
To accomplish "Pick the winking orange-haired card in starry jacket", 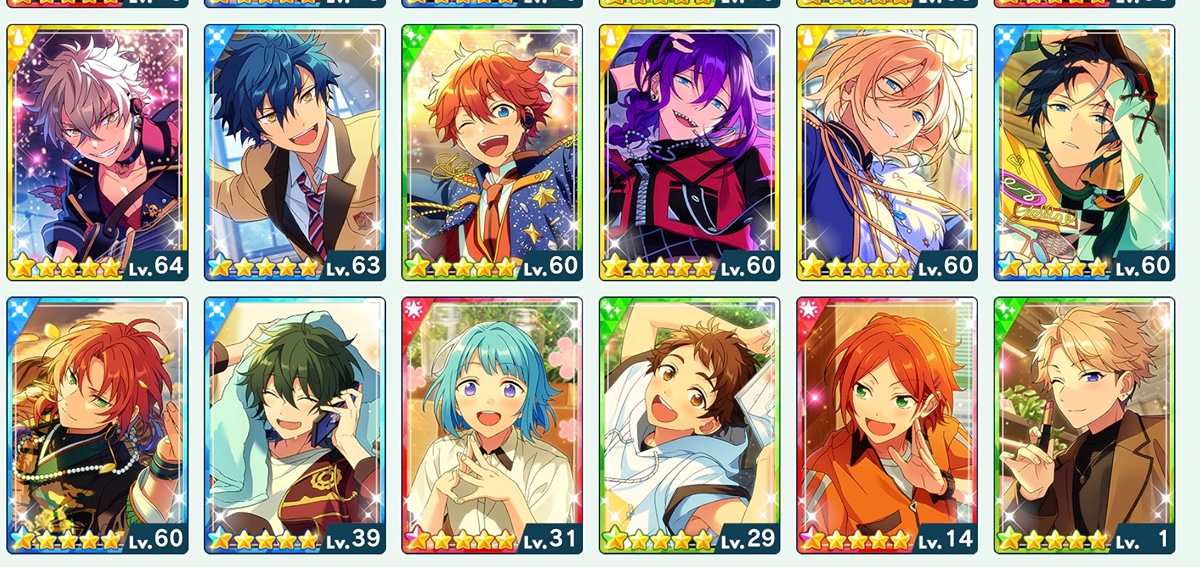I will (492, 152).
